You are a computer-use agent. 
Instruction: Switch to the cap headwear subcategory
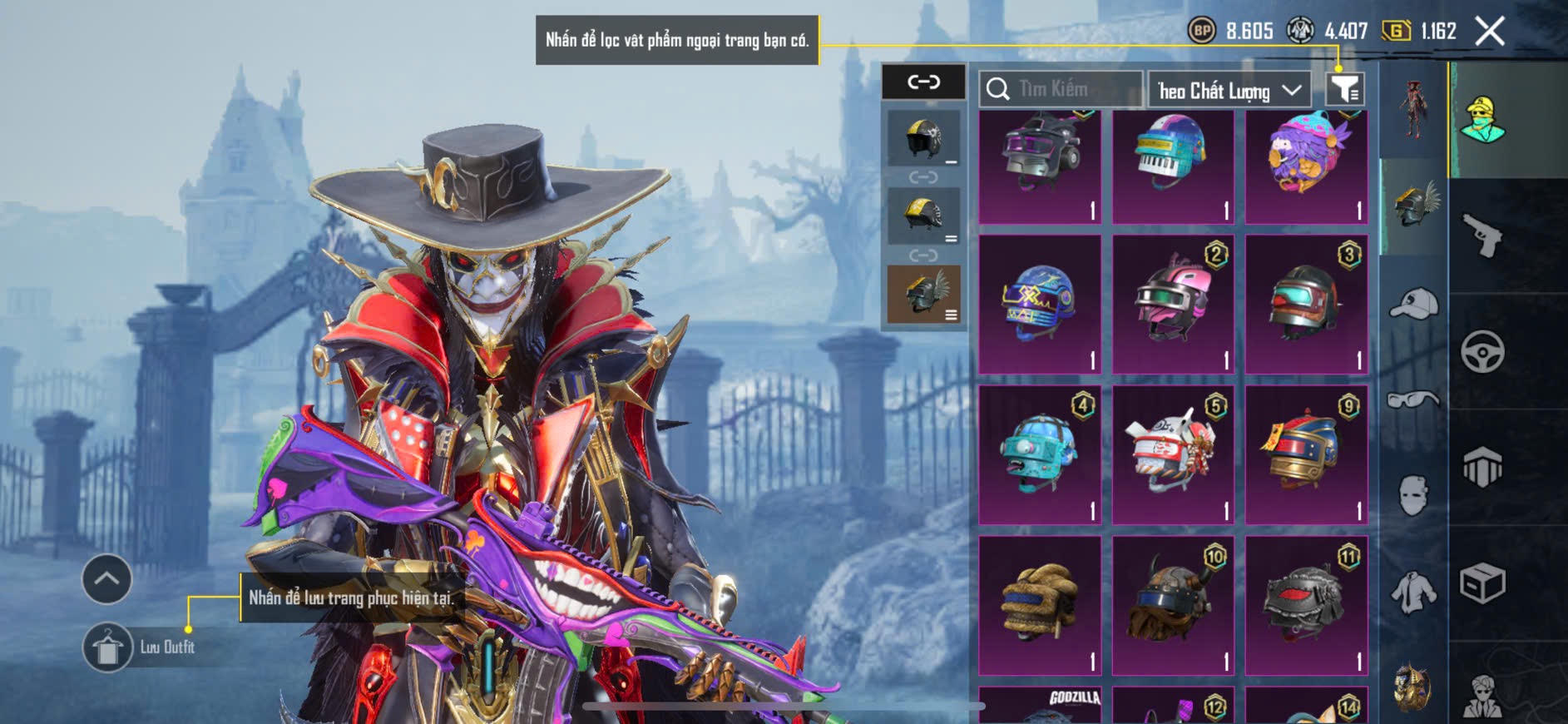coord(1413,304)
